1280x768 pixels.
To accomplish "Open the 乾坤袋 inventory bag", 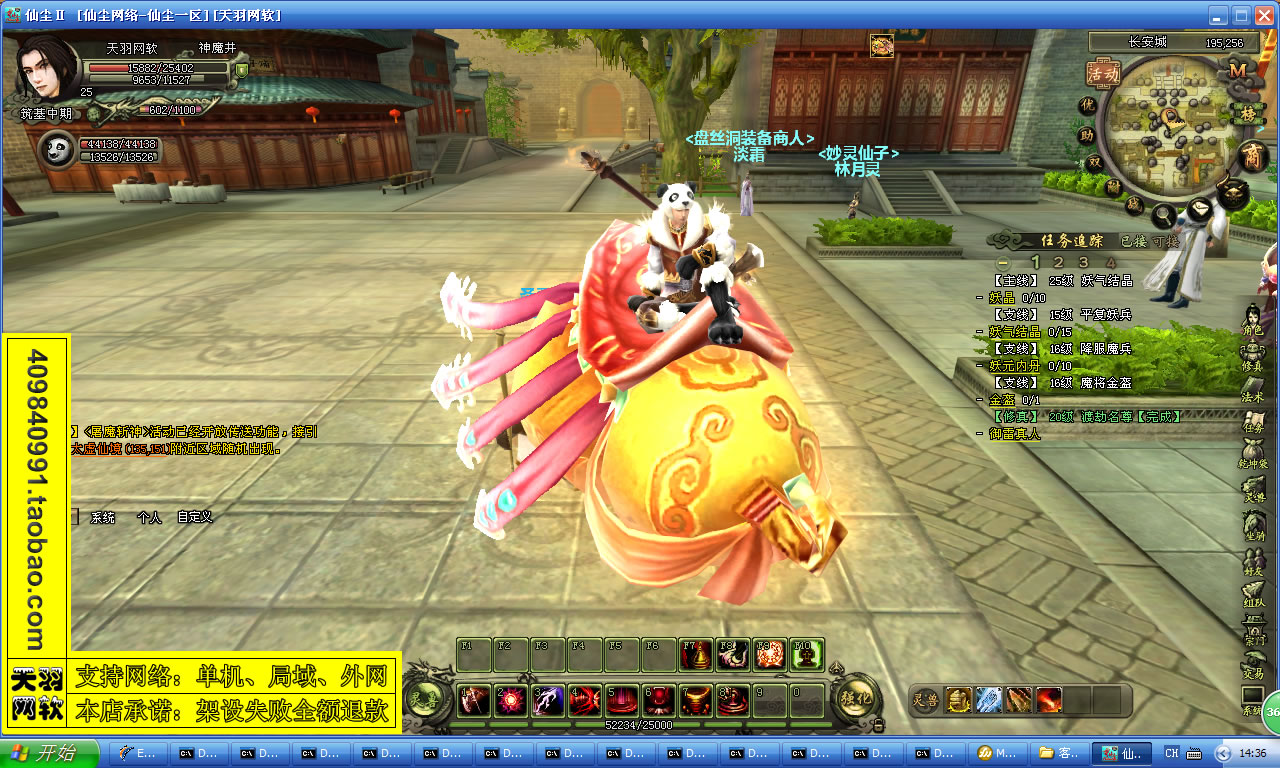I will pos(1253,454).
